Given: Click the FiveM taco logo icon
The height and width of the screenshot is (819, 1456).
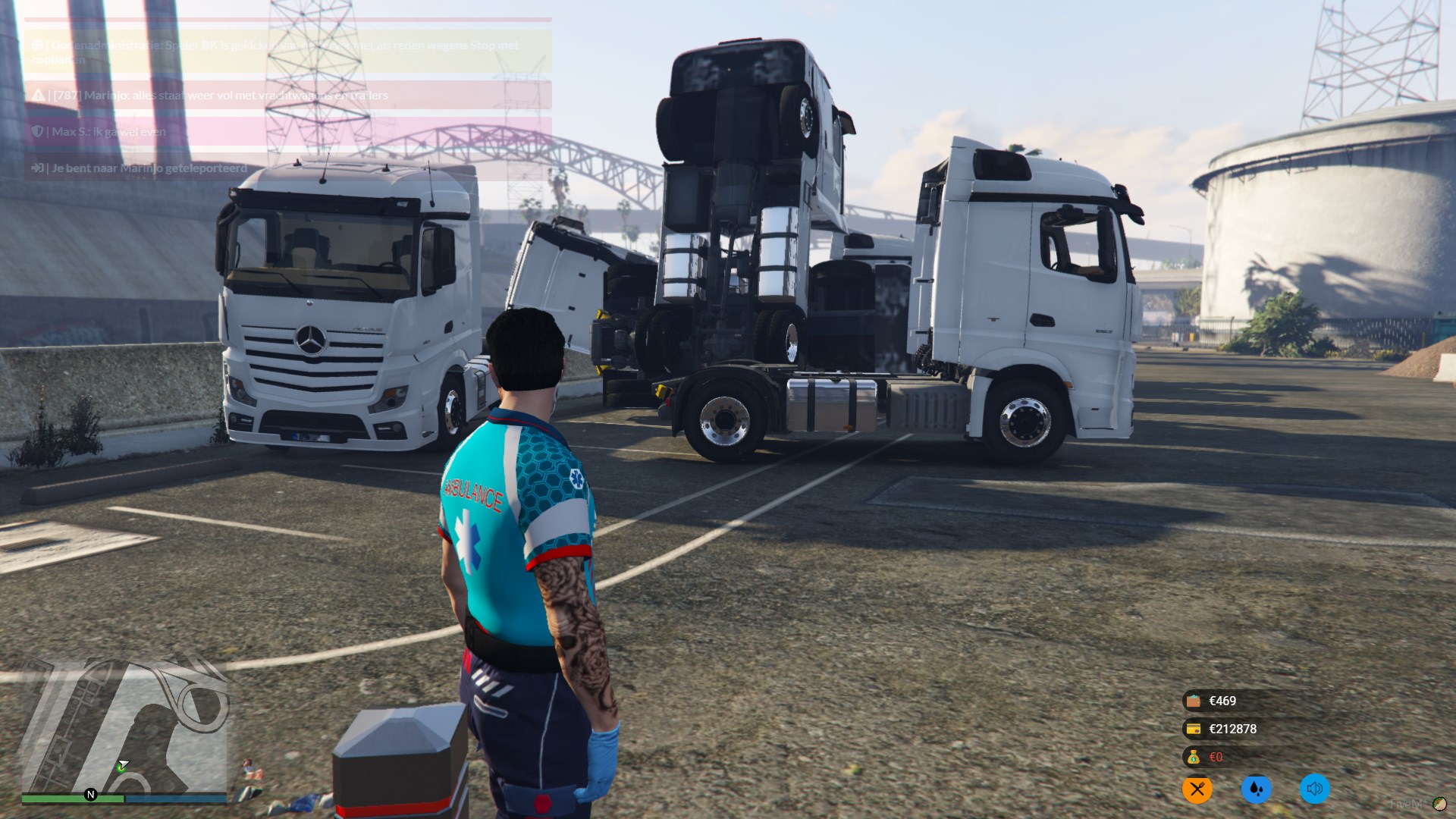Looking at the screenshot, I should (1439, 804).
